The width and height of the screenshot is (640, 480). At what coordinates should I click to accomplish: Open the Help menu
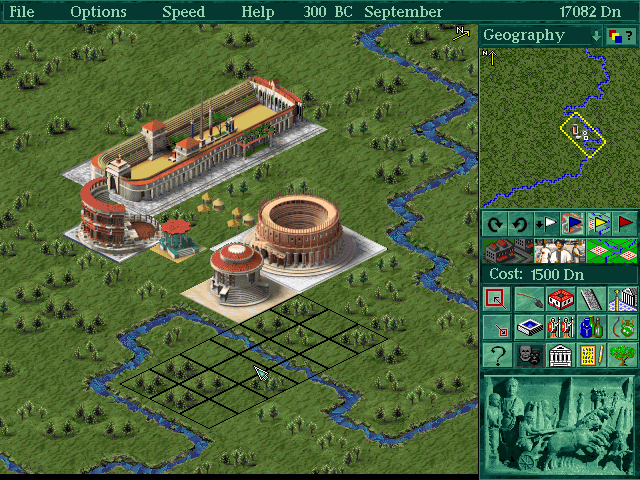258,12
